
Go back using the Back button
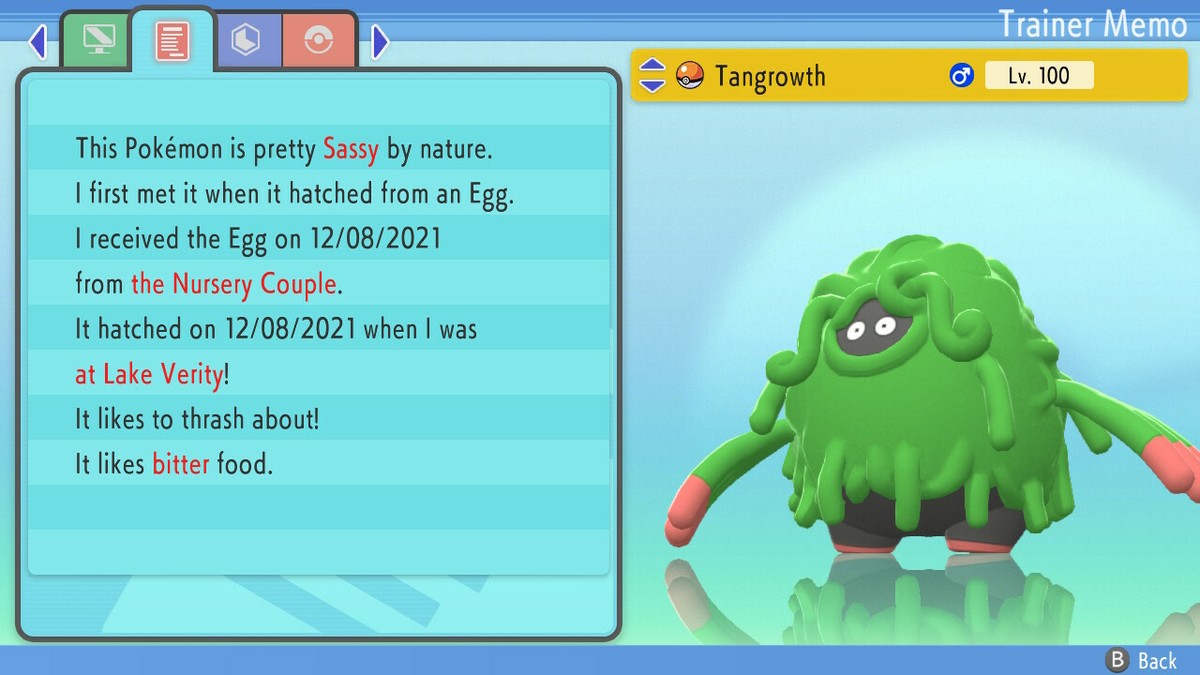pyautogui.click(x=1142, y=660)
